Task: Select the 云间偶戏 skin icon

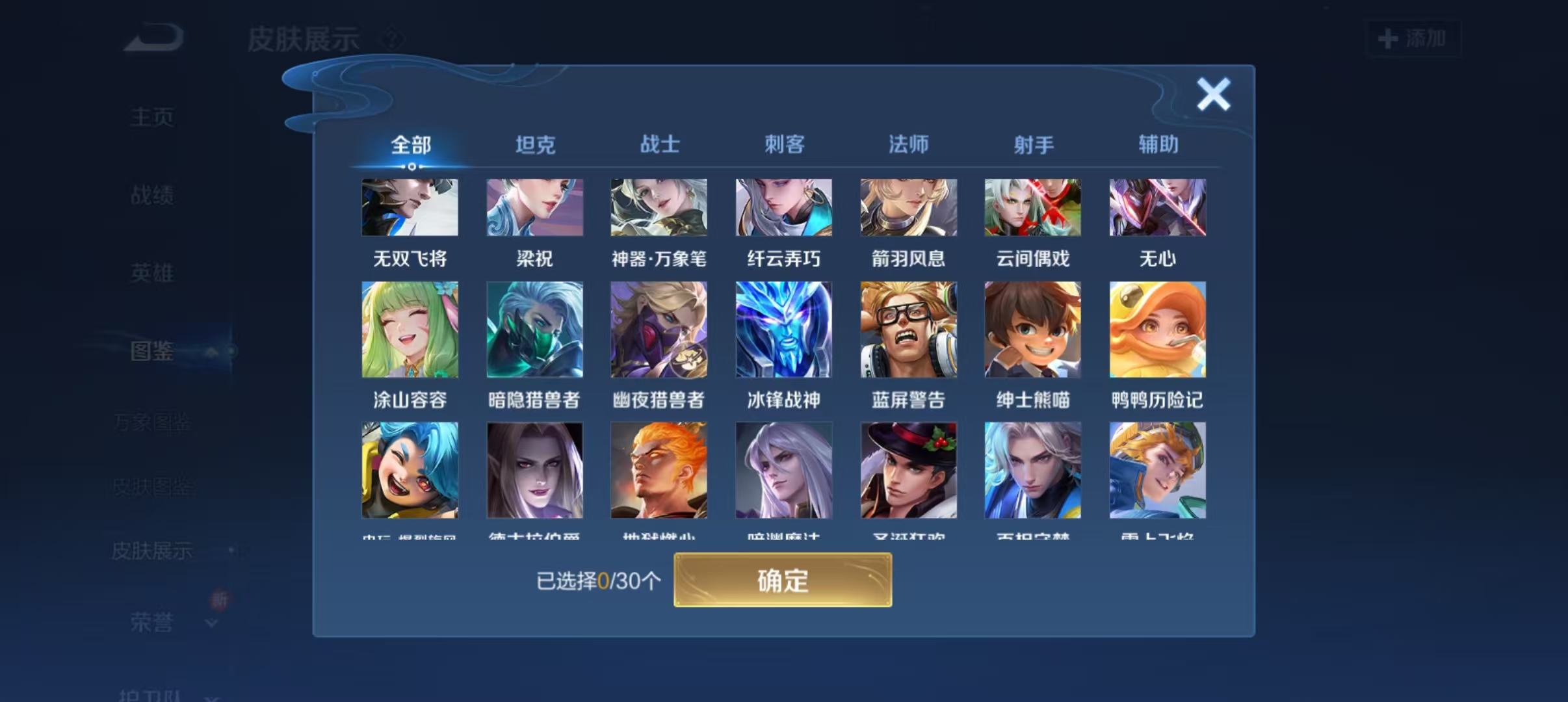Action: (1032, 207)
